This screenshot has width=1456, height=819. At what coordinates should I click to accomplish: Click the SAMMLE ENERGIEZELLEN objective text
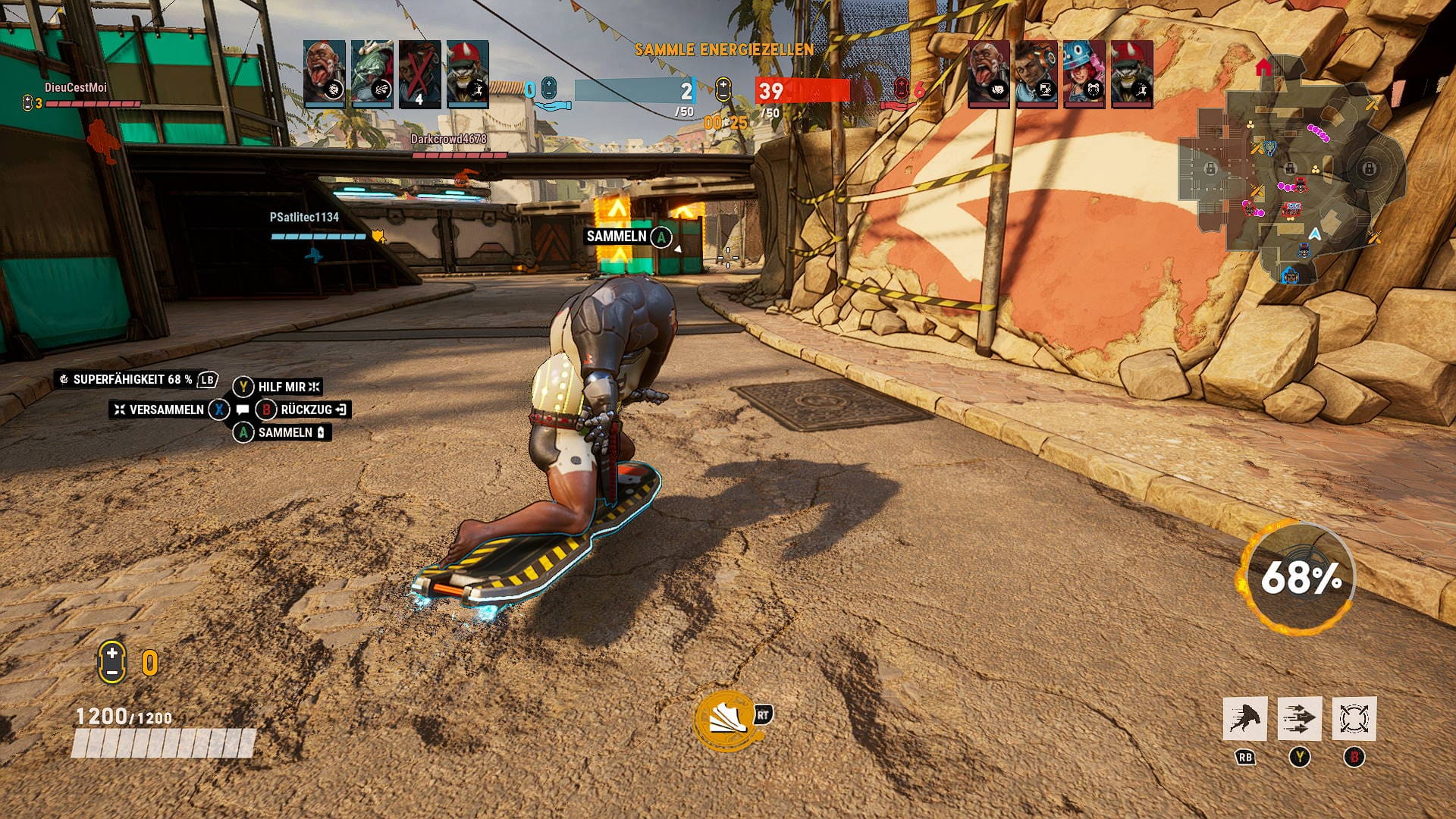pos(723,50)
